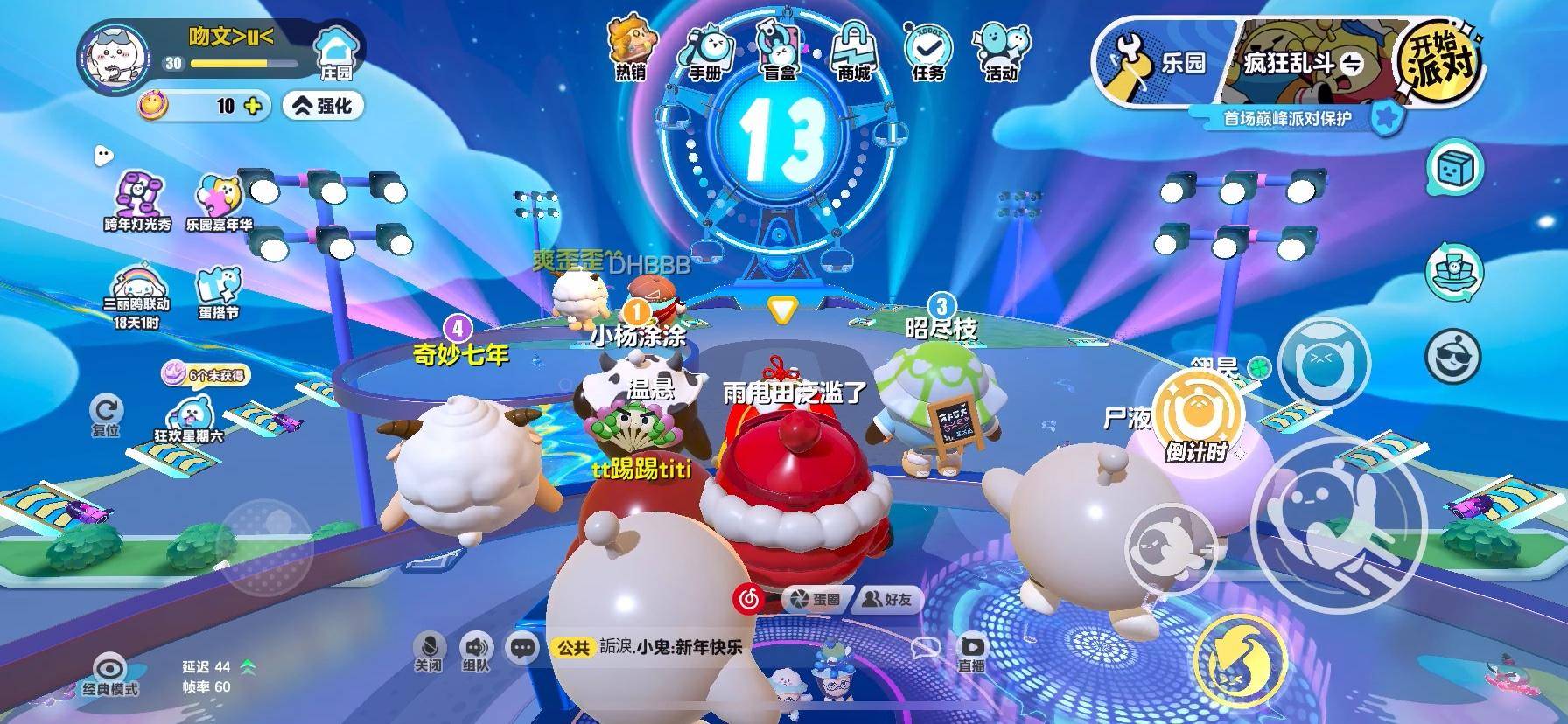
Task: Toggle 经典模式 classic mode view
Action: [110, 674]
